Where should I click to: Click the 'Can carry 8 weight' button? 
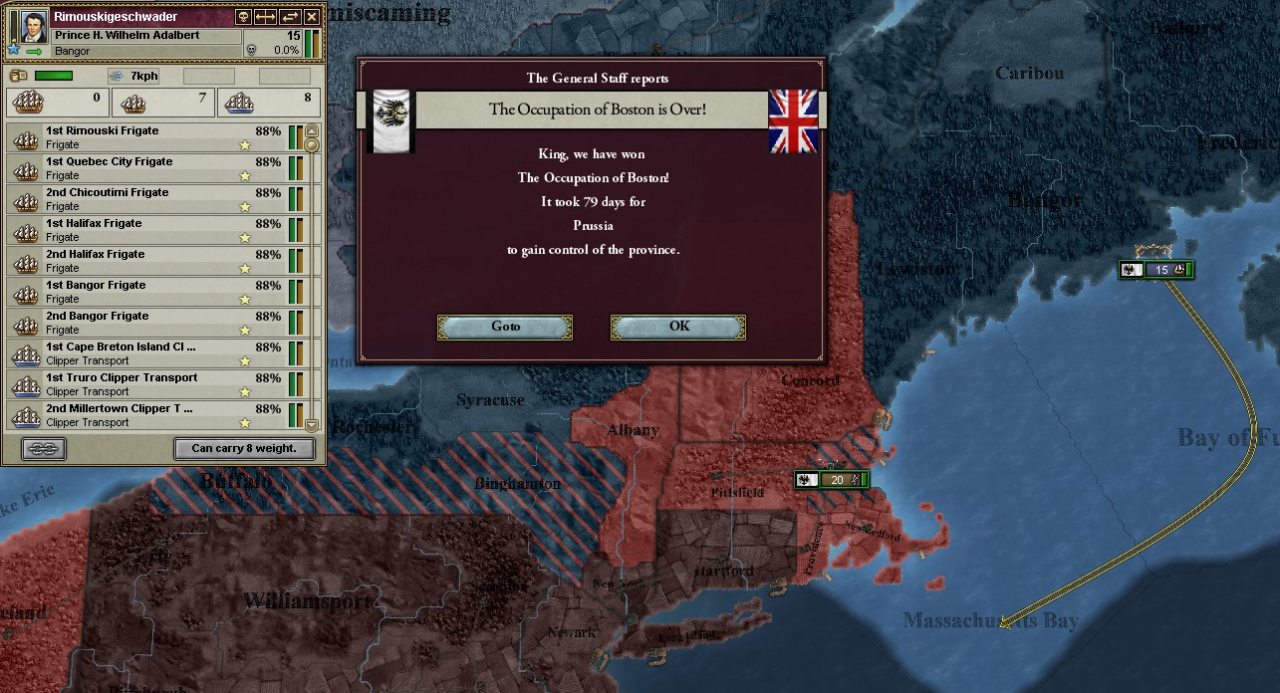point(244,449)
